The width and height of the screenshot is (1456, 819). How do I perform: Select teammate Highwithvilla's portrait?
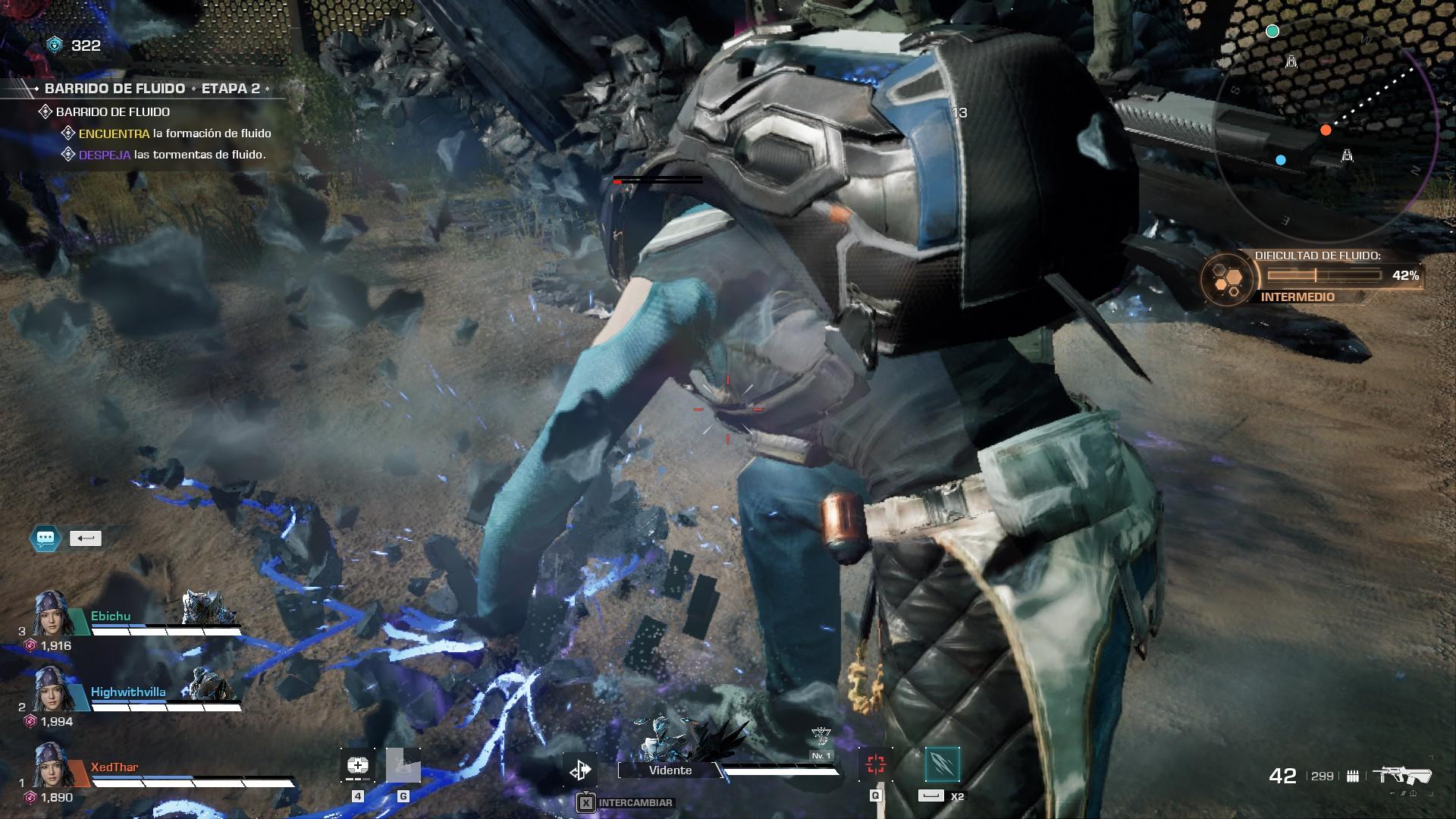pyautogui.click(x=52, y=690)
